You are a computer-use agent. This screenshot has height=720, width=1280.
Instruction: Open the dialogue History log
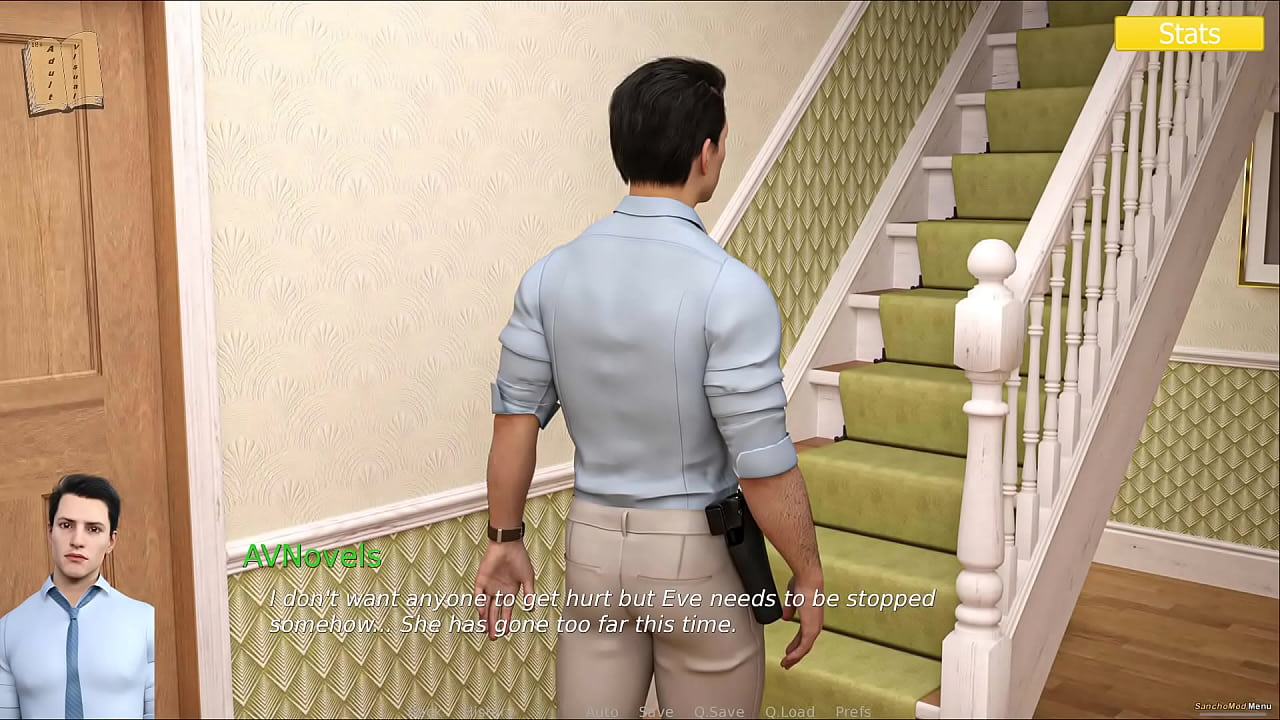(487, 712)
